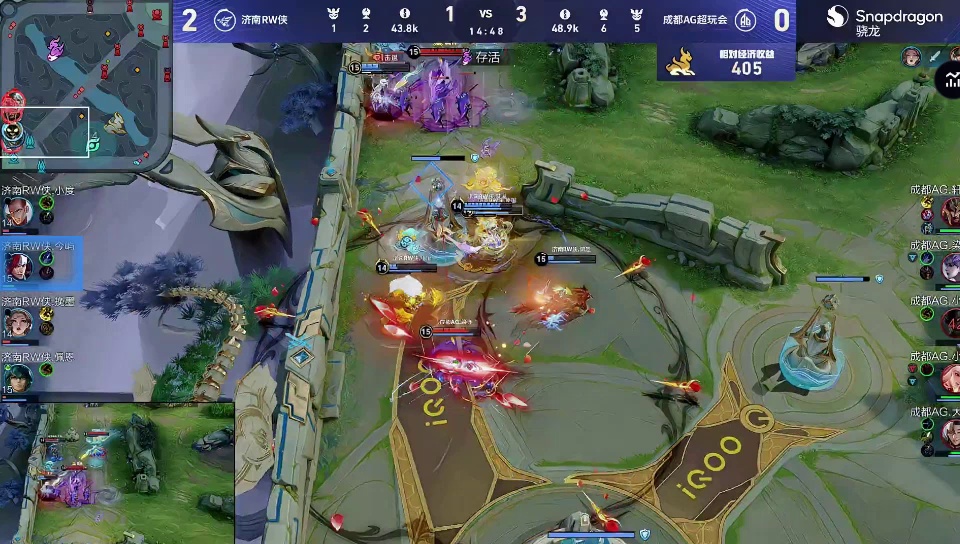
Task: Choose the third 济南RW侠 player with the brown-haired portrait
Action: pos(18,322)
